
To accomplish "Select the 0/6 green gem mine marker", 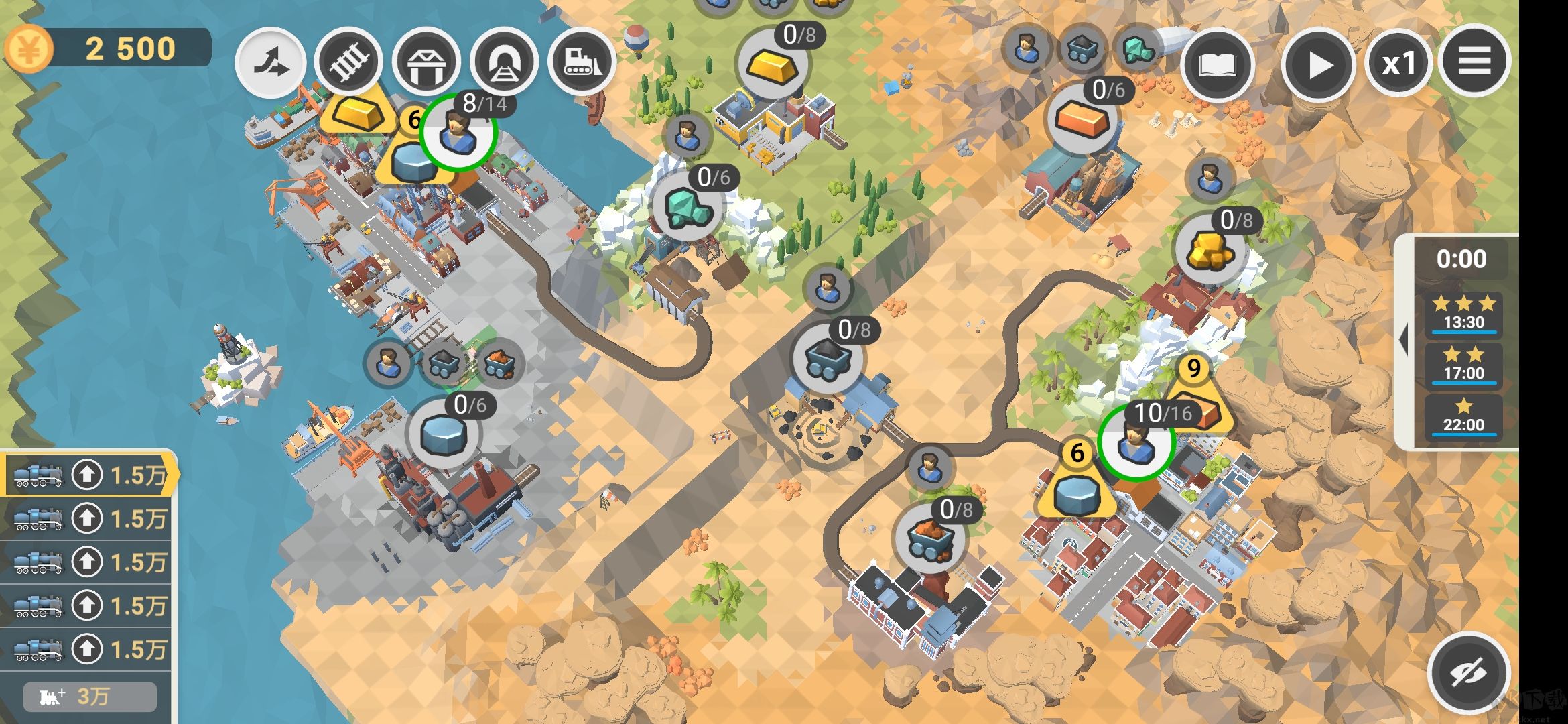I will pos(687,206).
